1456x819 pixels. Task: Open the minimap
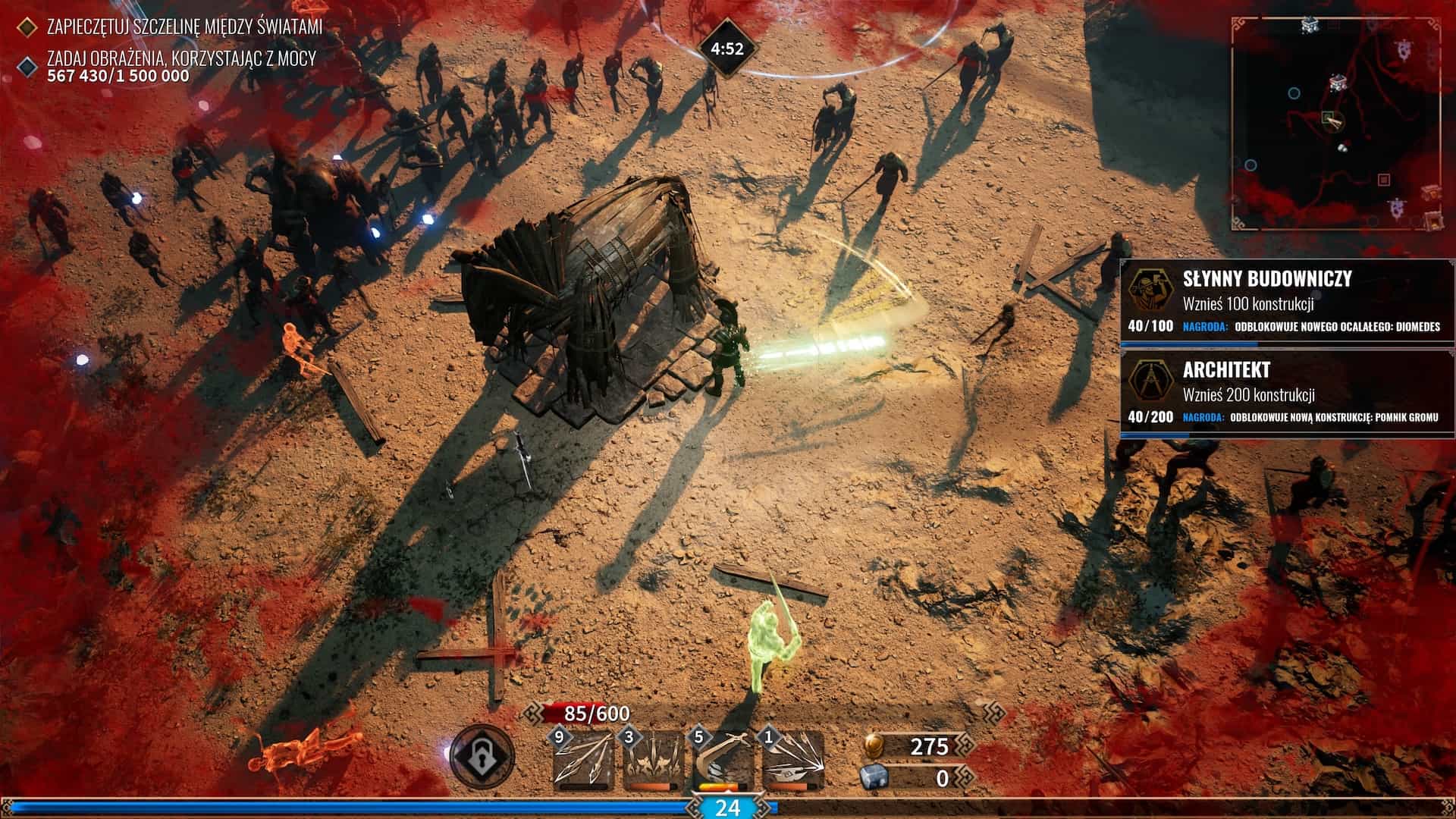click(x=1336, y=124)
